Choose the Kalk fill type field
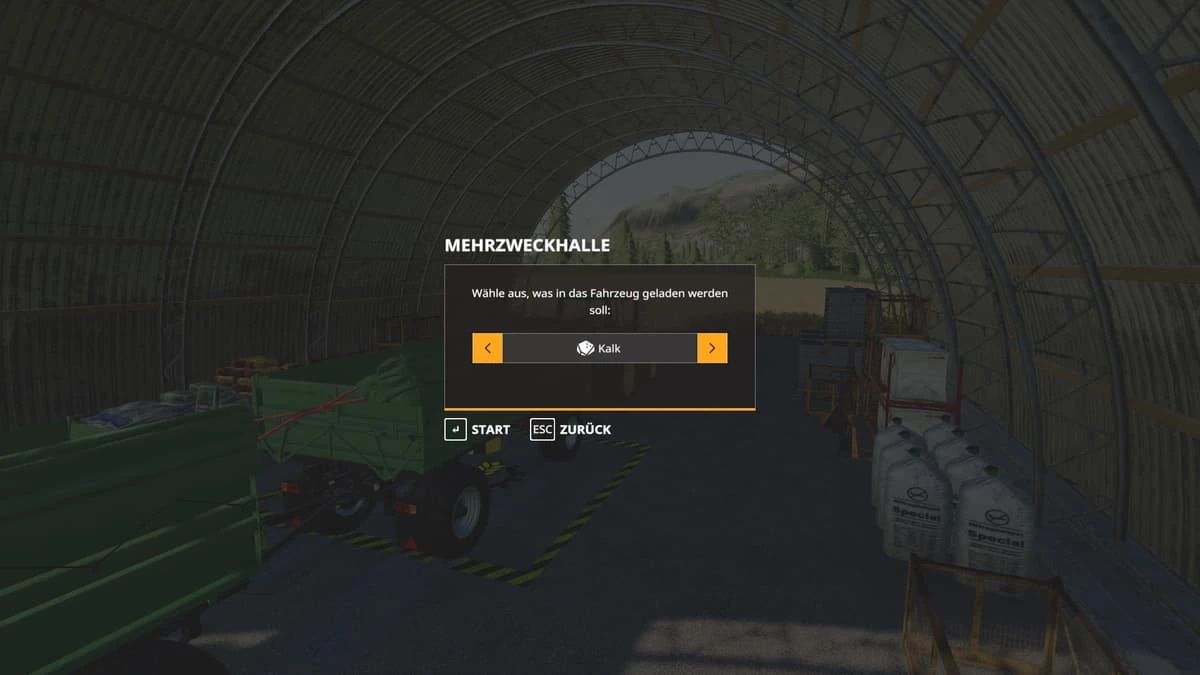 pos(600,348)
